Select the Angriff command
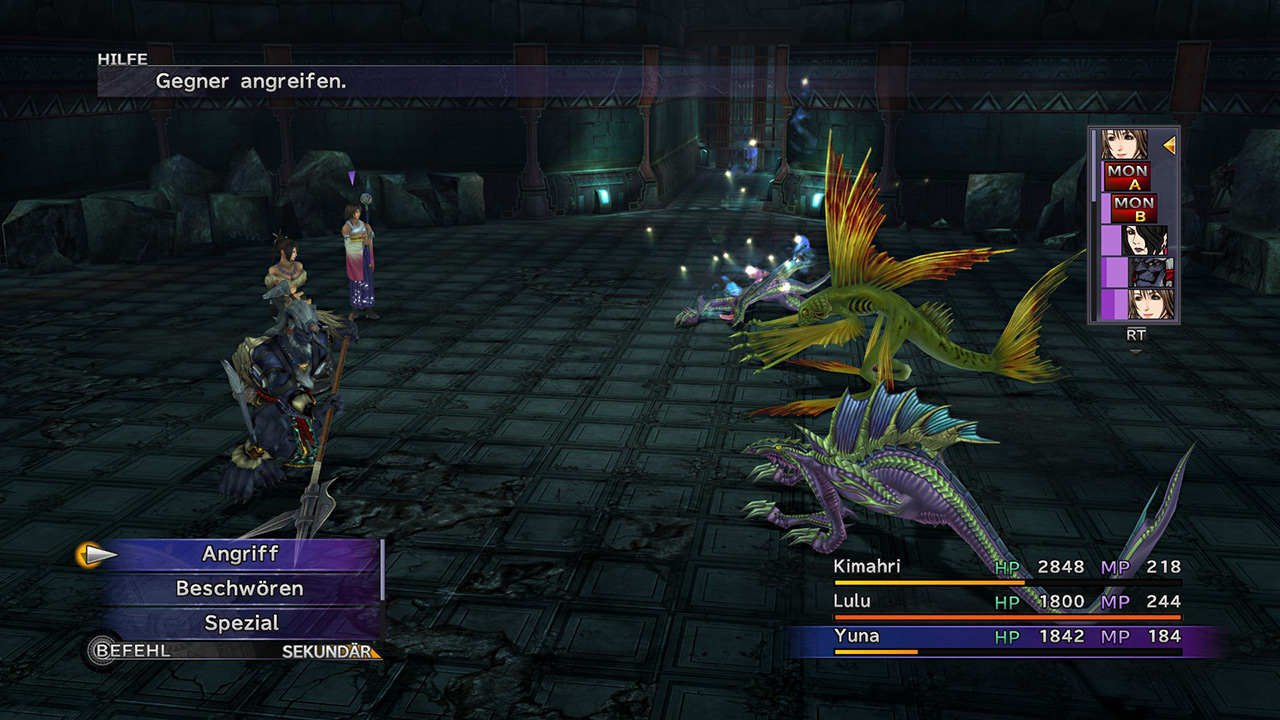1280x720 pixels. click(240, 554)
